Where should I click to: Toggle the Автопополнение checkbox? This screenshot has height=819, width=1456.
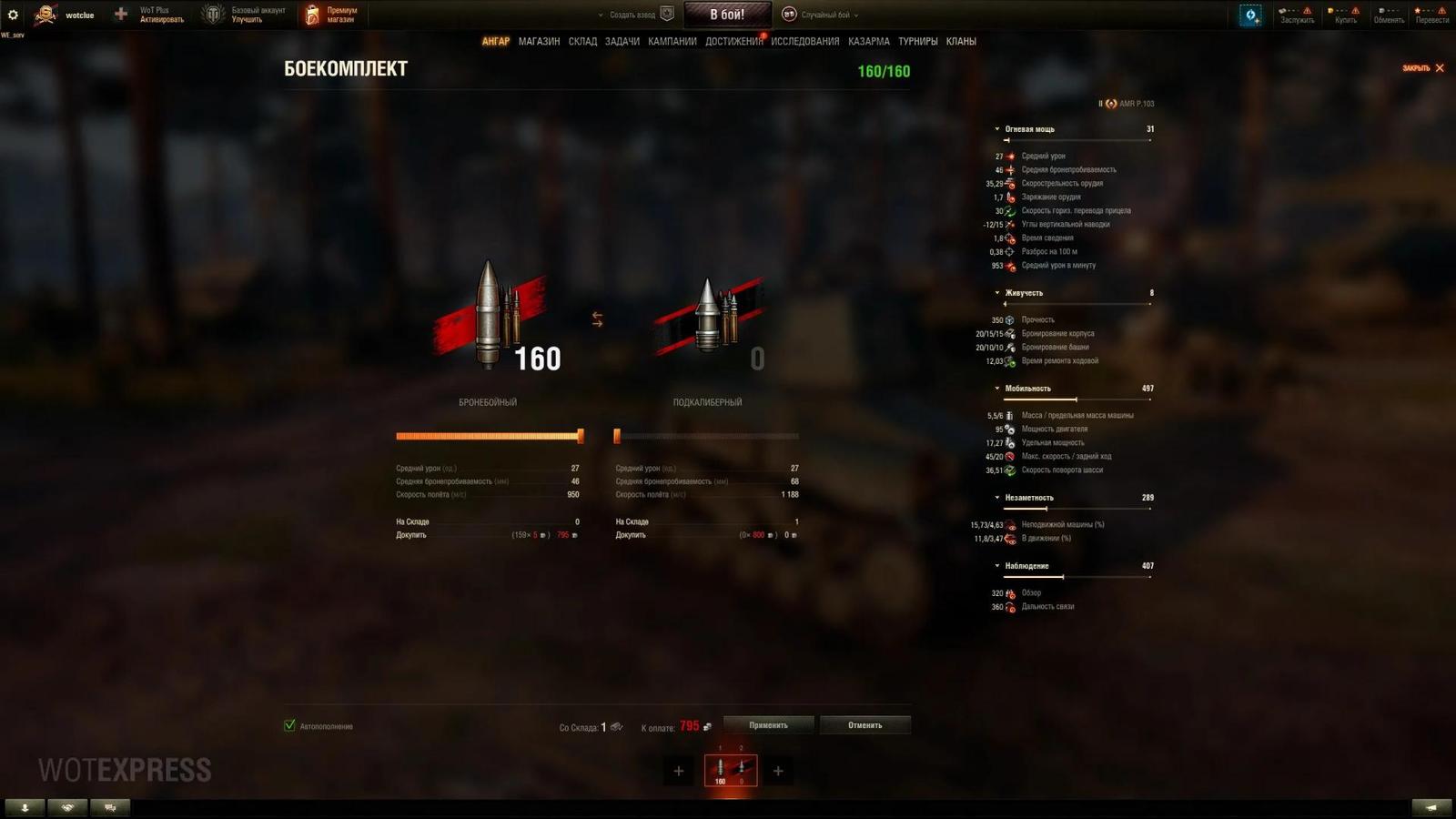pos(288,726)
